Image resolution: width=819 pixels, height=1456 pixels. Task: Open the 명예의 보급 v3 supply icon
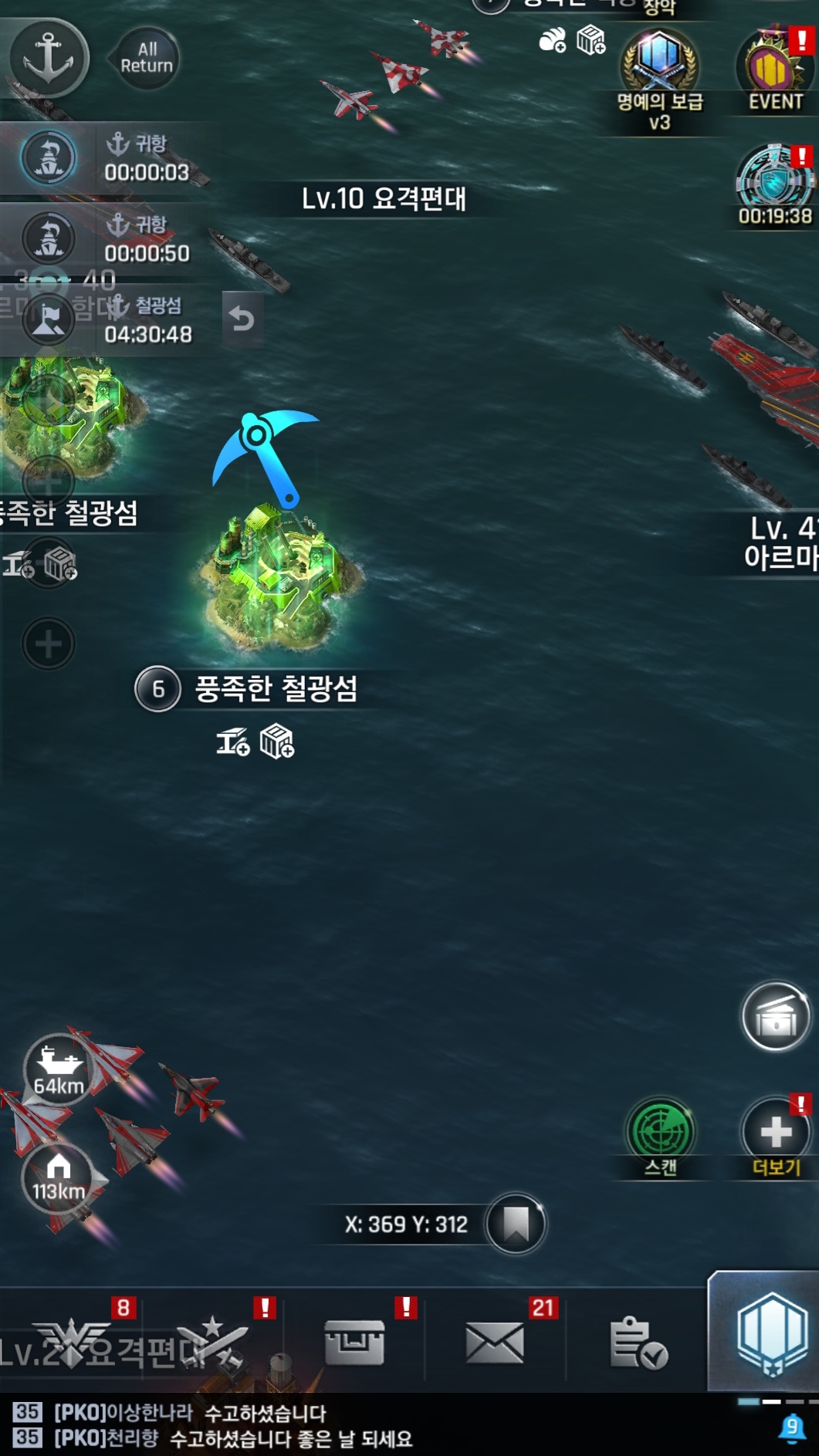point(660,65)
